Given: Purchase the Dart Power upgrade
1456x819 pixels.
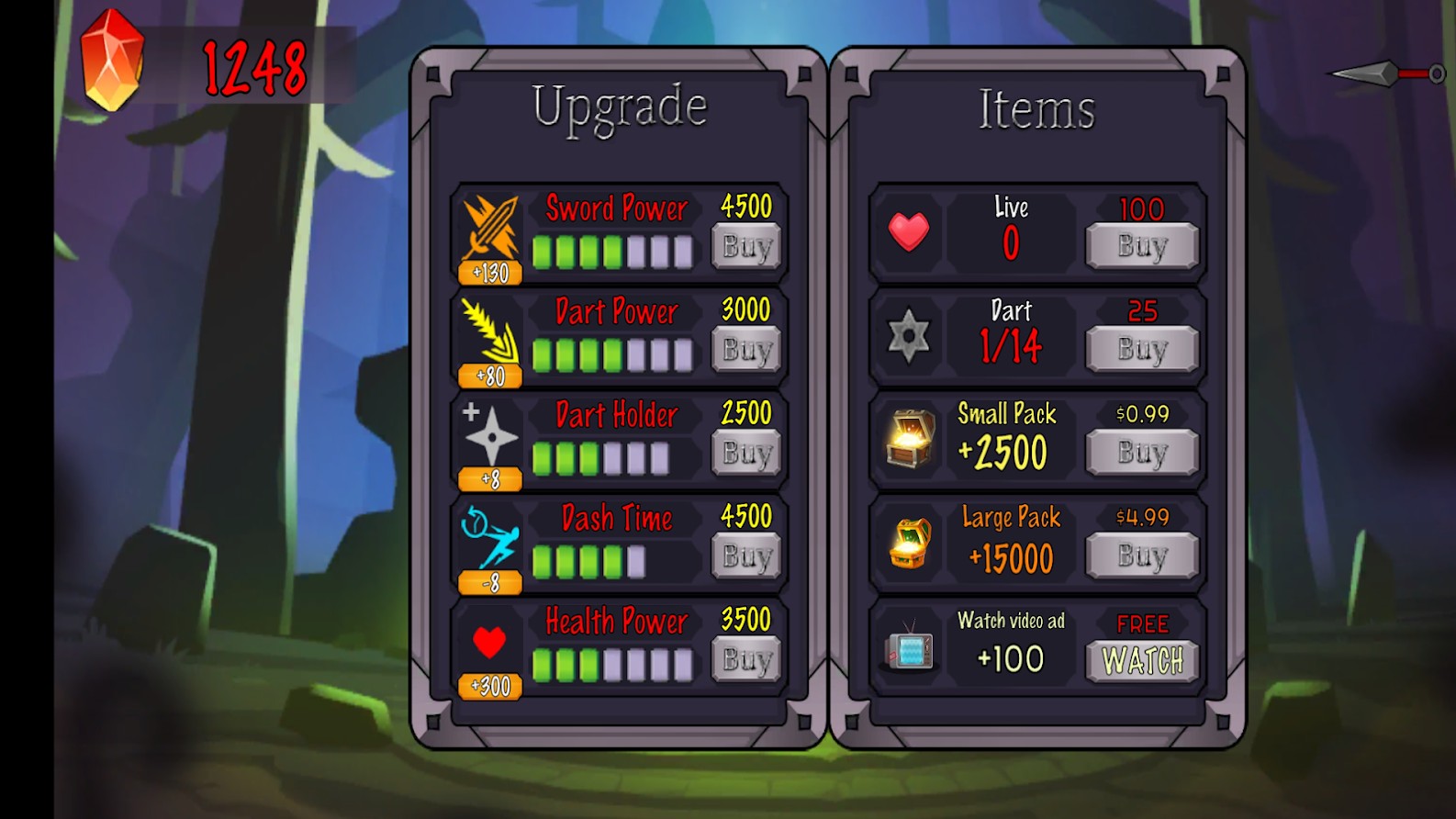Looking at the screenshot, I should pyautogui.click(x=746, y=350).
